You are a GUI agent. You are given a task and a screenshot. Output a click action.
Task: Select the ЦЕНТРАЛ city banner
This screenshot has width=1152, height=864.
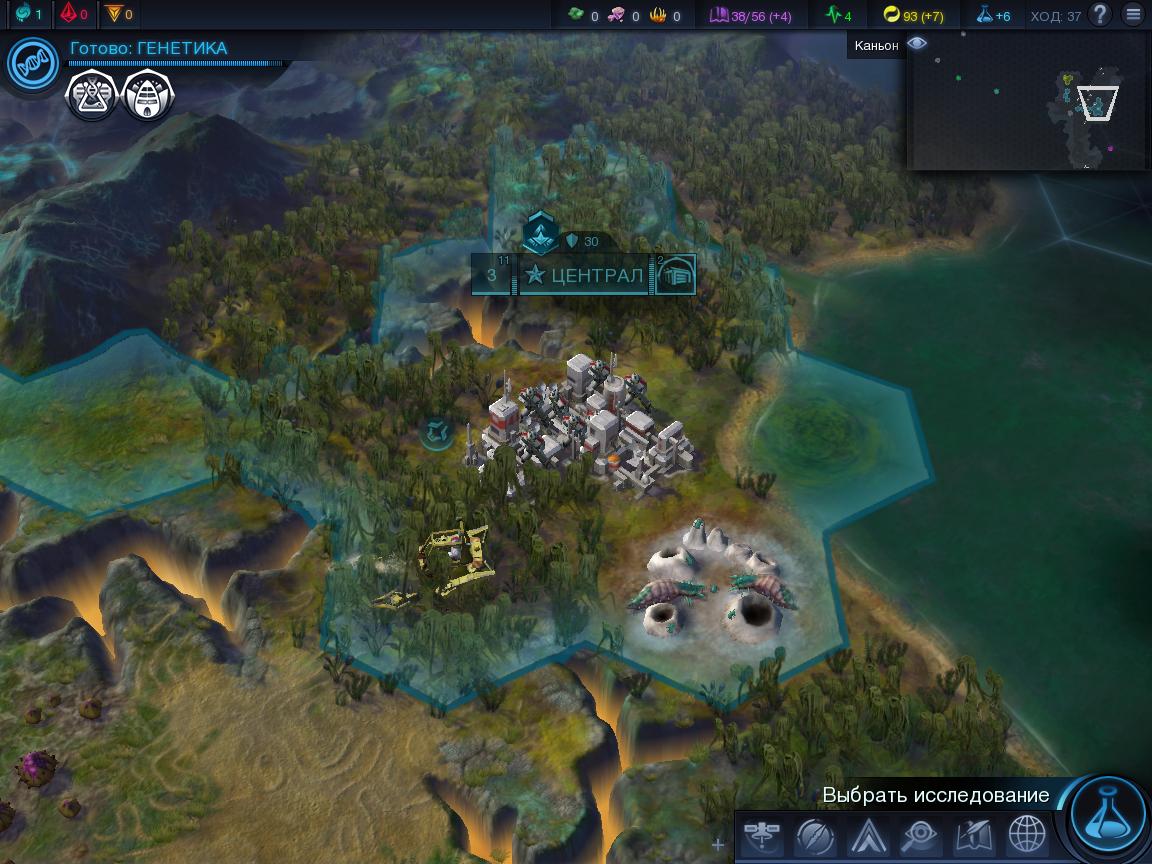pyautogui.click(x=585, y=275)
